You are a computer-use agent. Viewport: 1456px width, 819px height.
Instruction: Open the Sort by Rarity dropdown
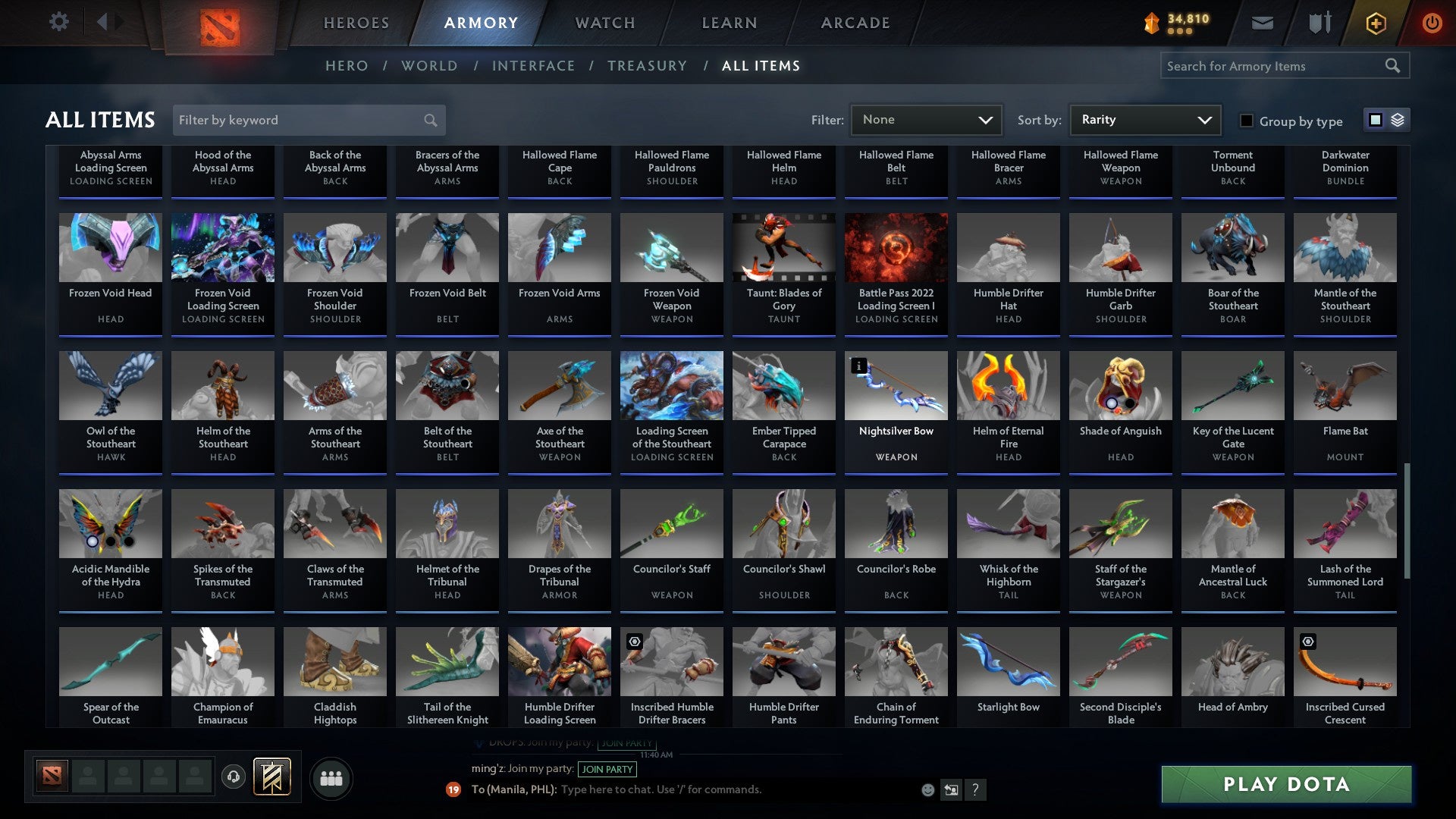click(1144, 120)
